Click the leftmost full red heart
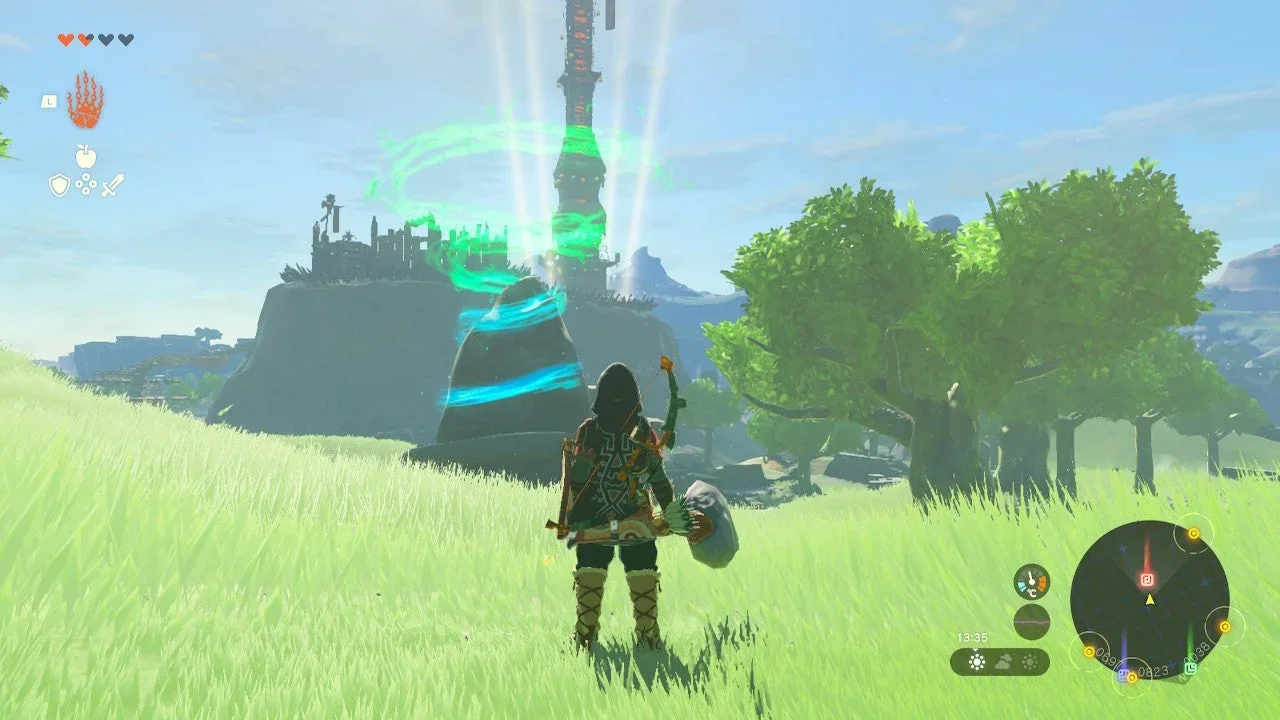This screenshot has height=720, width=1280. [65, 39]
